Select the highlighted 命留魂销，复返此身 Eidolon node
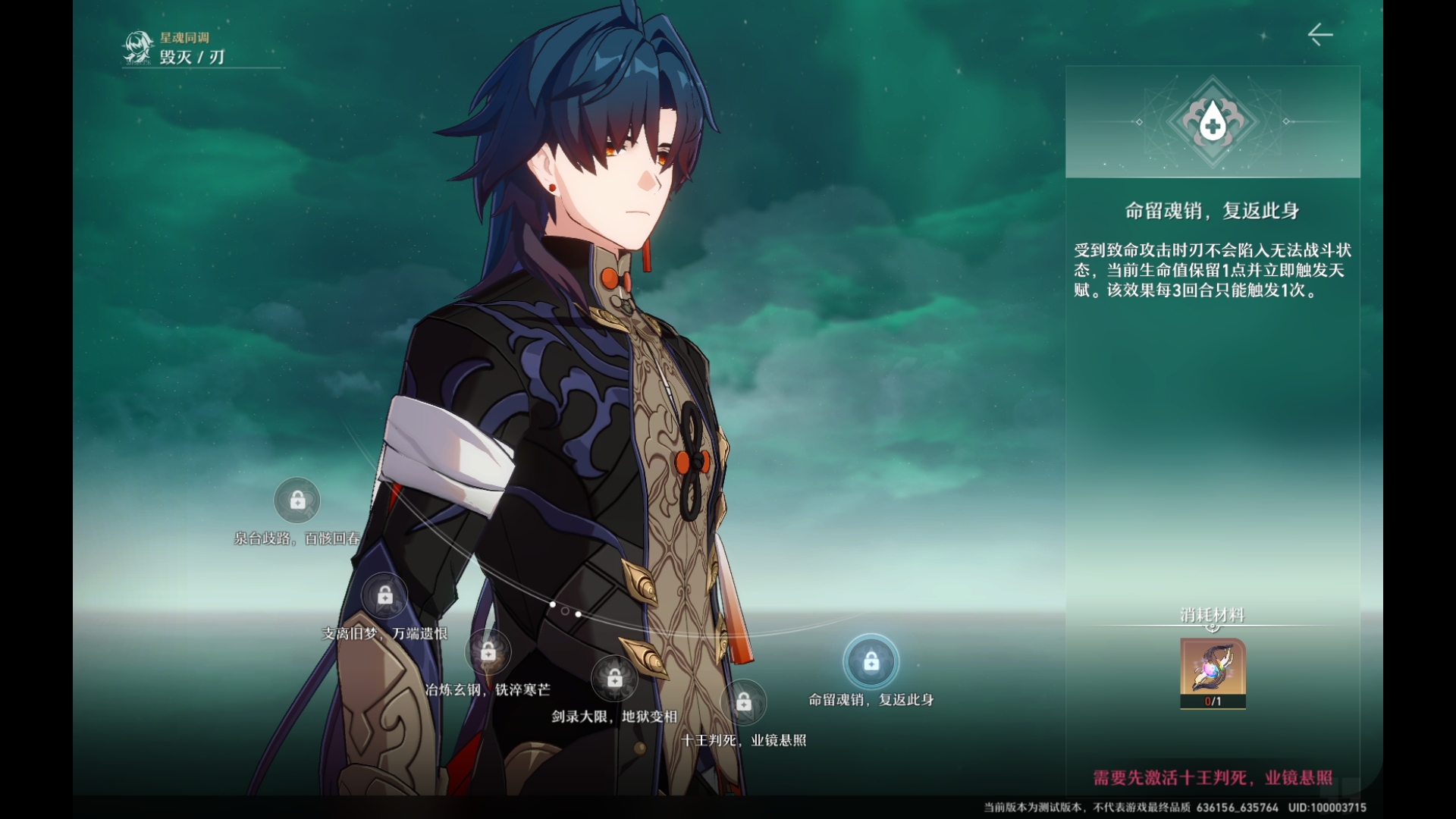 (x=871, y=662)
